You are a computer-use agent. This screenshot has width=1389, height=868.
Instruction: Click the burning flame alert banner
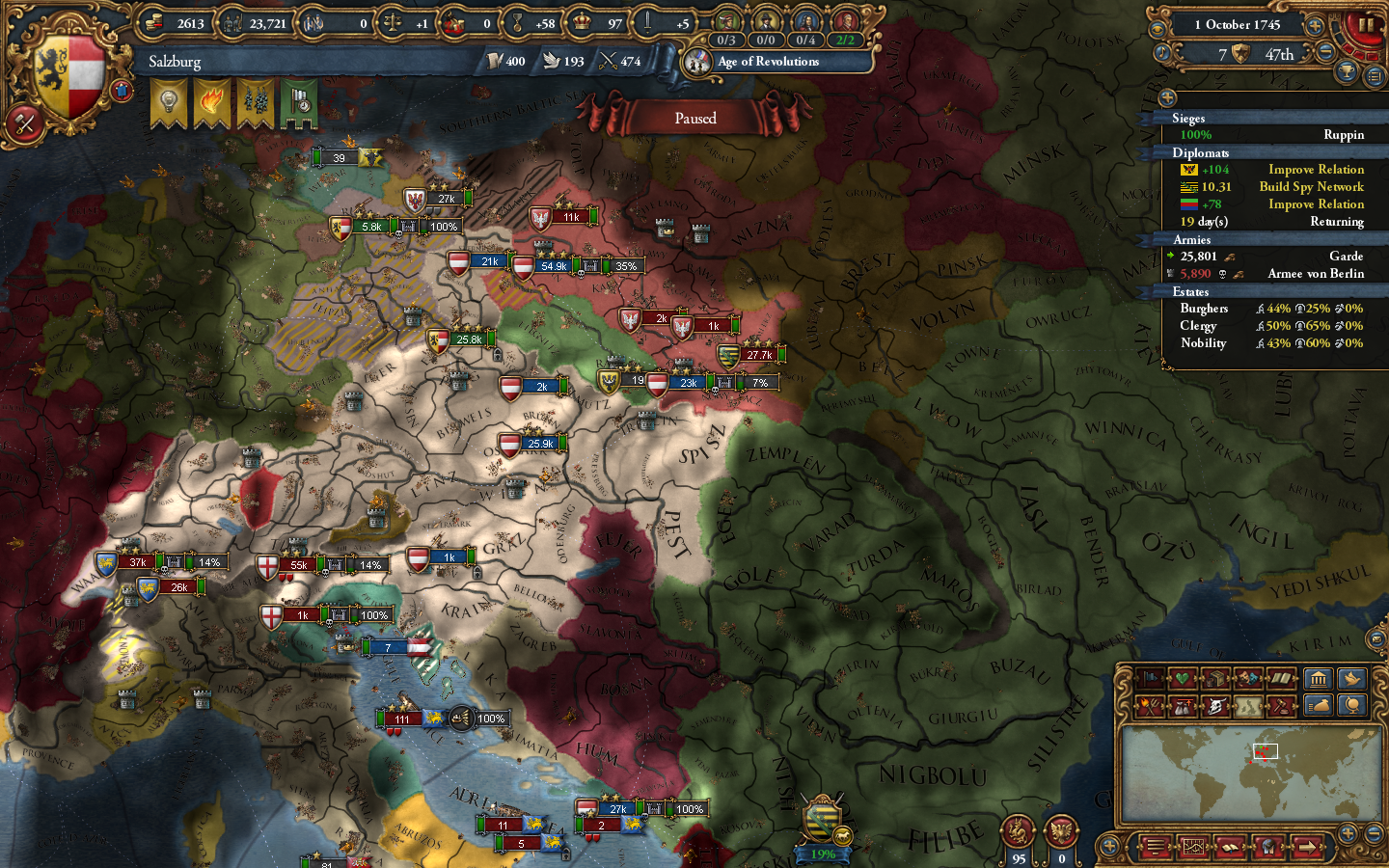(x=212, y=98)
